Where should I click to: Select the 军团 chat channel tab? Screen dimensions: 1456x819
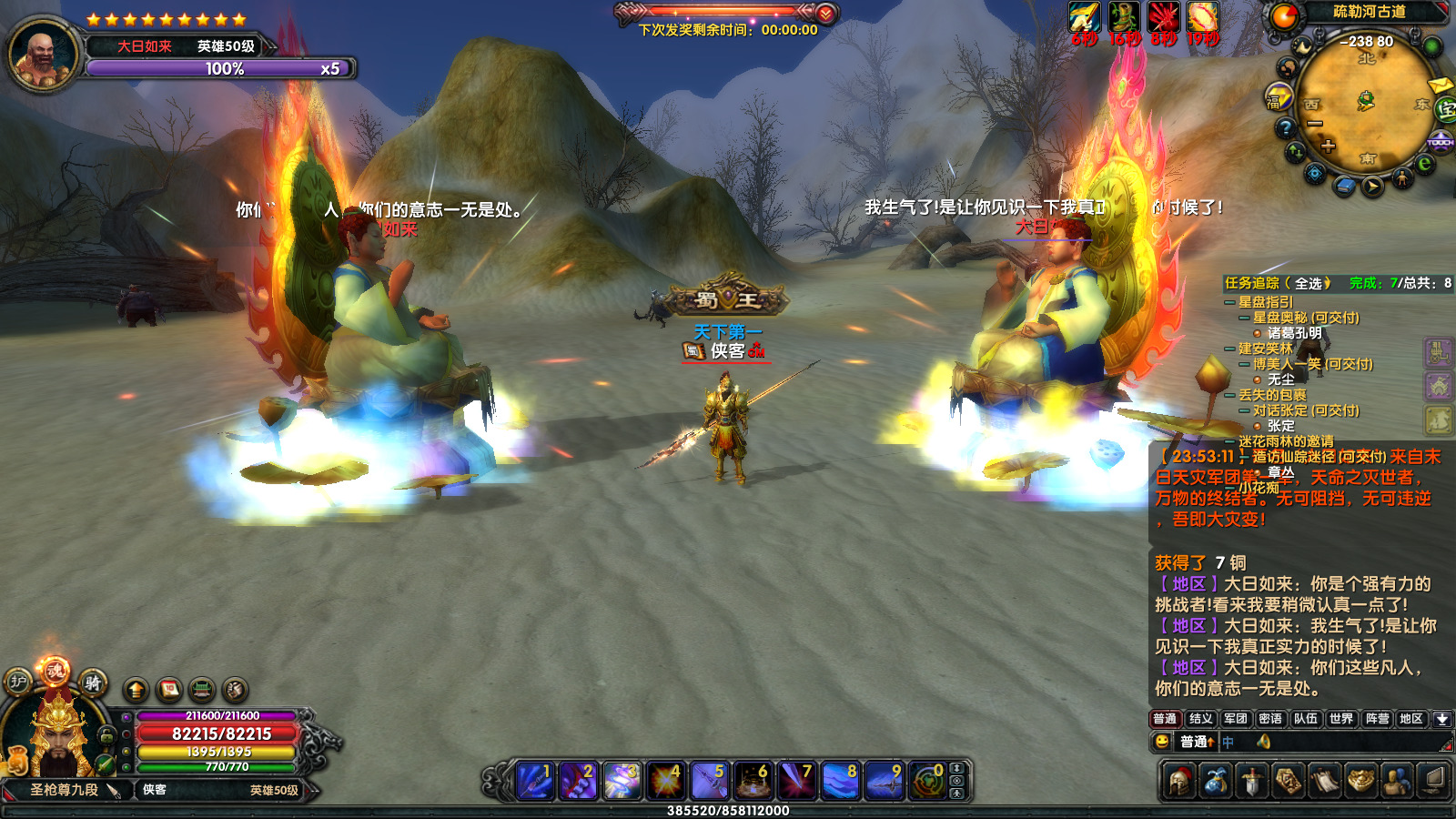click(1235, 719)
